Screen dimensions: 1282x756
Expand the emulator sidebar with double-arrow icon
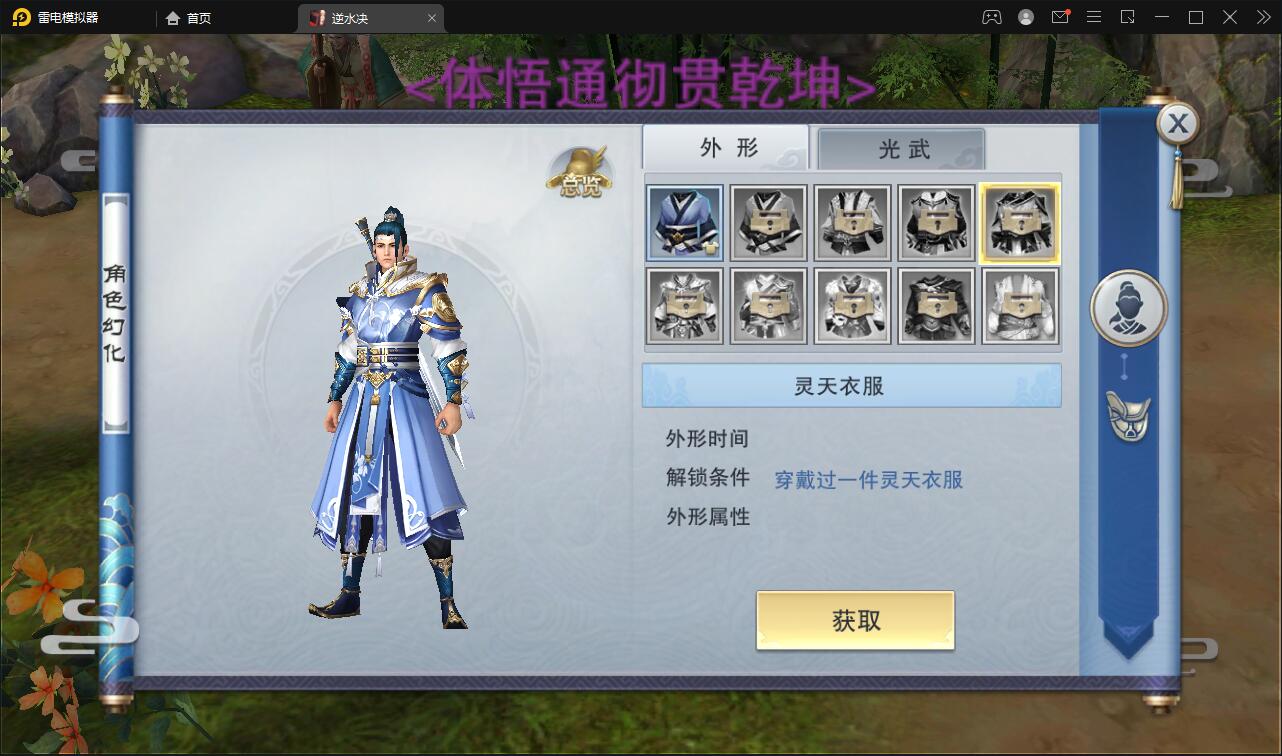click(1262, 17)
